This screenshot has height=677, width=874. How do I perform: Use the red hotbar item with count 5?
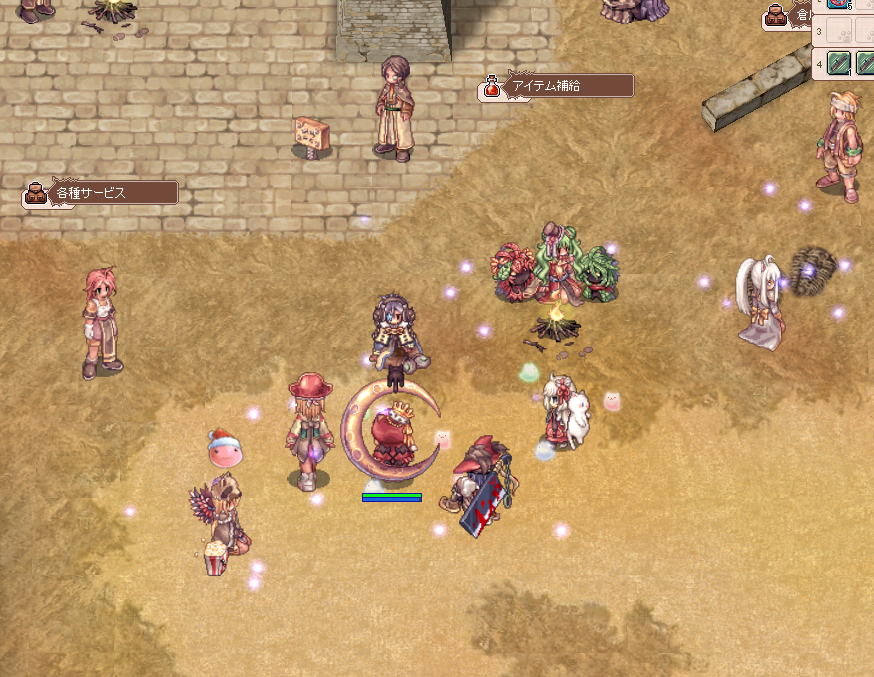click(x=838, y=3)
